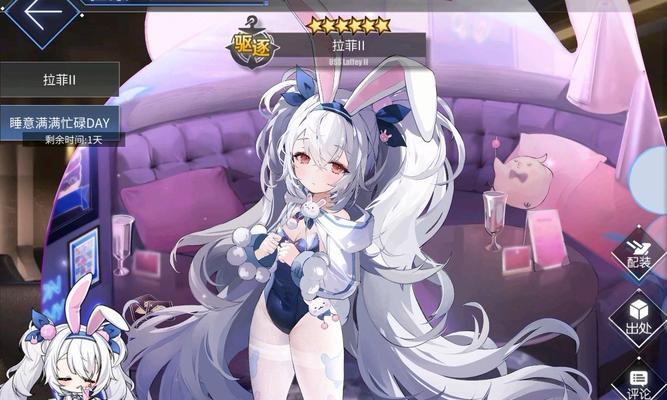Open the 配装 equipment button
This screenshot has width=667, height=400.
638,253
